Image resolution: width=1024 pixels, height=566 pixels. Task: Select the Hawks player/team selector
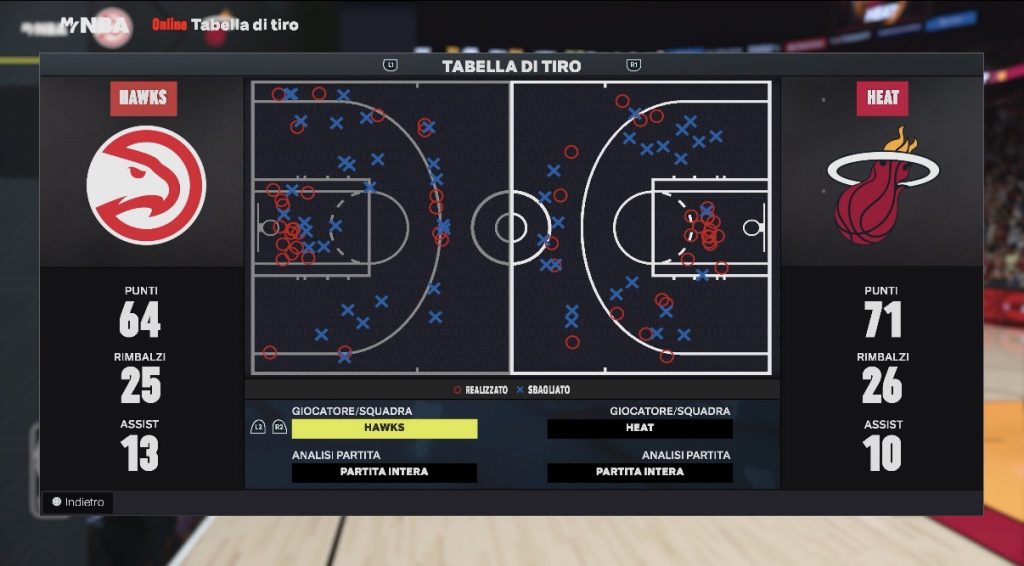[384, 428]
